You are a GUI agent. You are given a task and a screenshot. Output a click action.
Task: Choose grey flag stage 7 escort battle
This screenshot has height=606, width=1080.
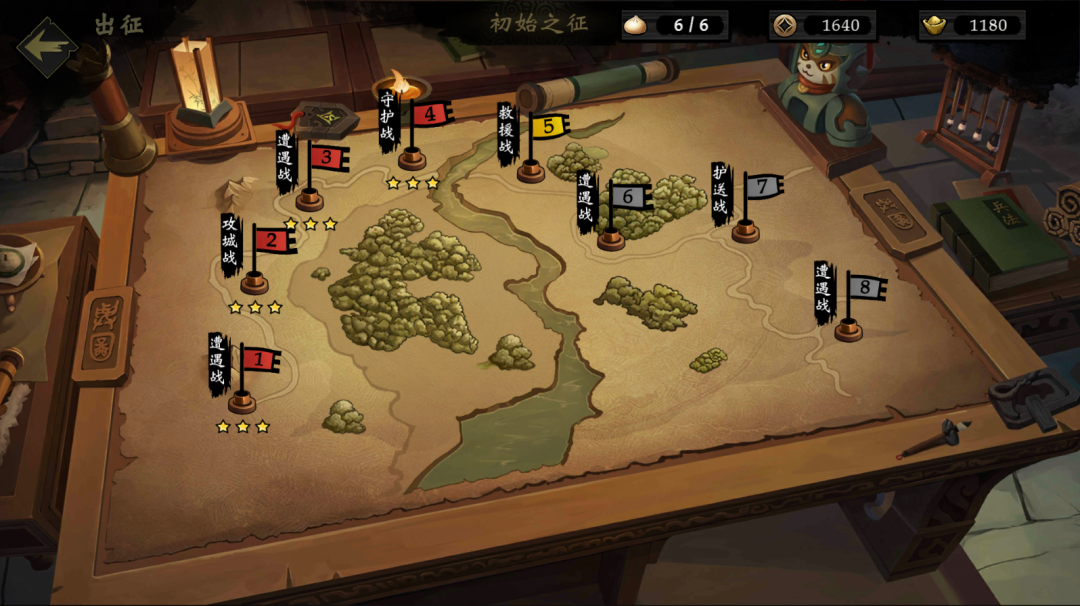[762, 187]
